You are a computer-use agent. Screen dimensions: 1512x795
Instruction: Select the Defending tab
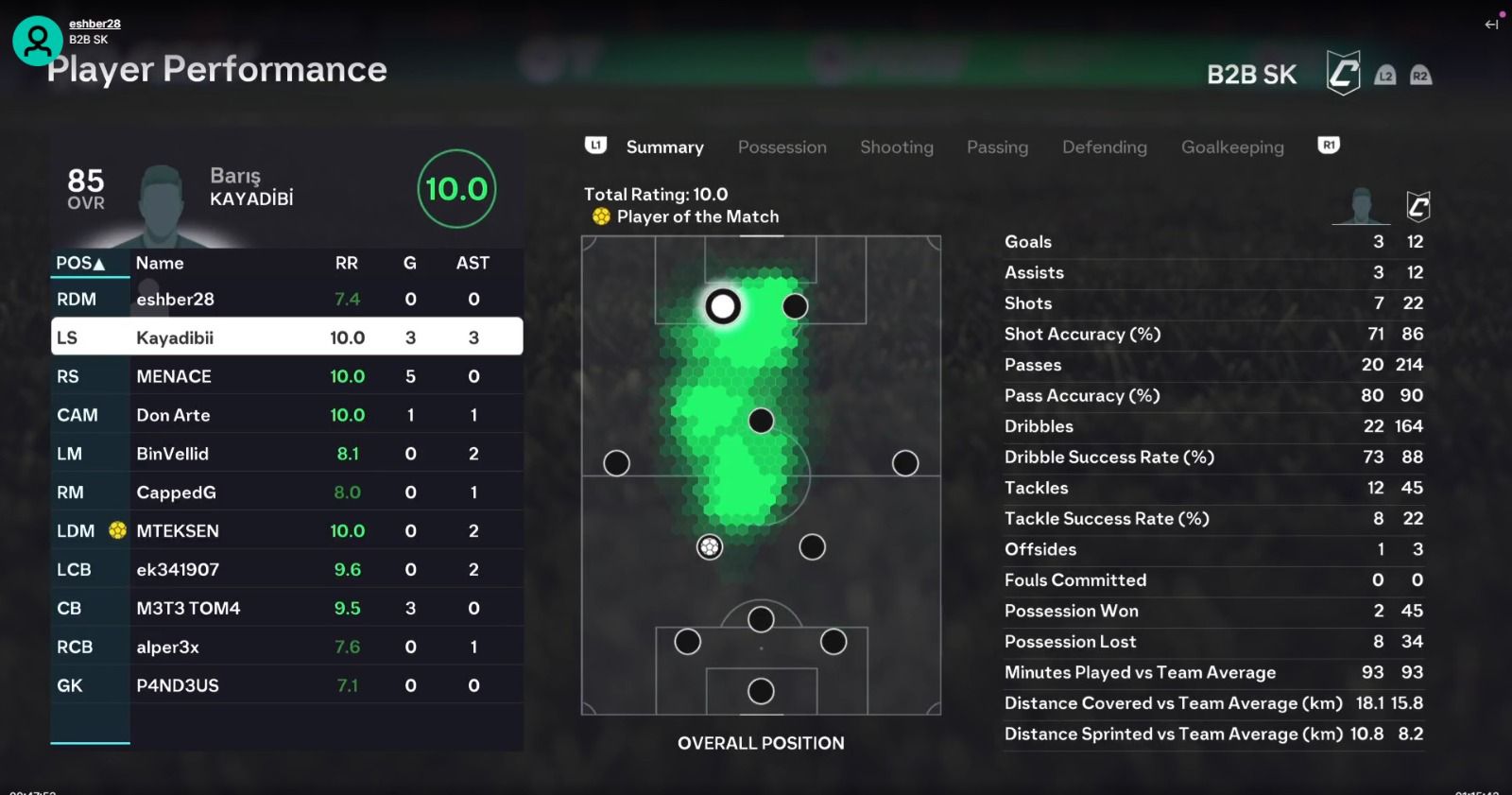click(1104, 147)
